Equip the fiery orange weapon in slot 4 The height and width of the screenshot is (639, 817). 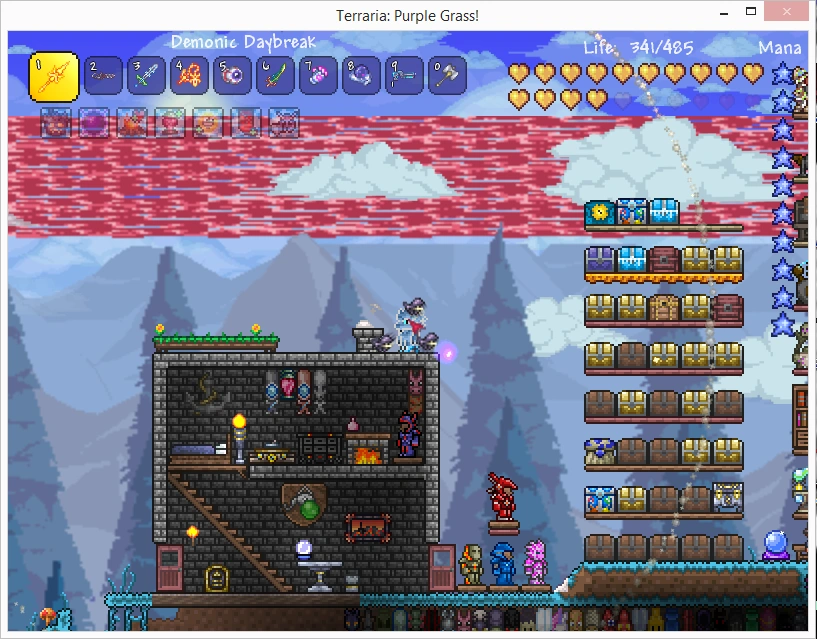click(x=189, y=75)
